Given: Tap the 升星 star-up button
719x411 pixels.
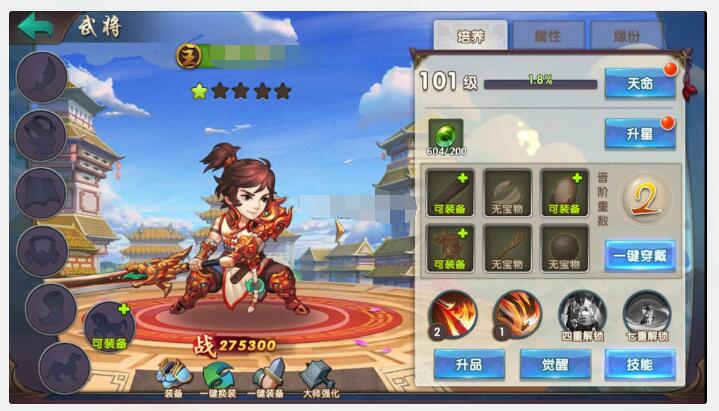Looking at the screenshot, I should (639, 132).
